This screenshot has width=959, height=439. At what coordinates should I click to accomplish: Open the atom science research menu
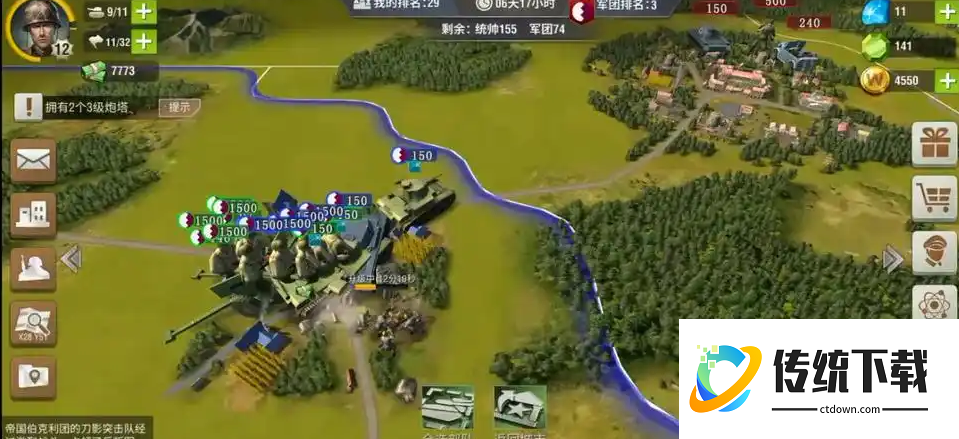point(934,302)
